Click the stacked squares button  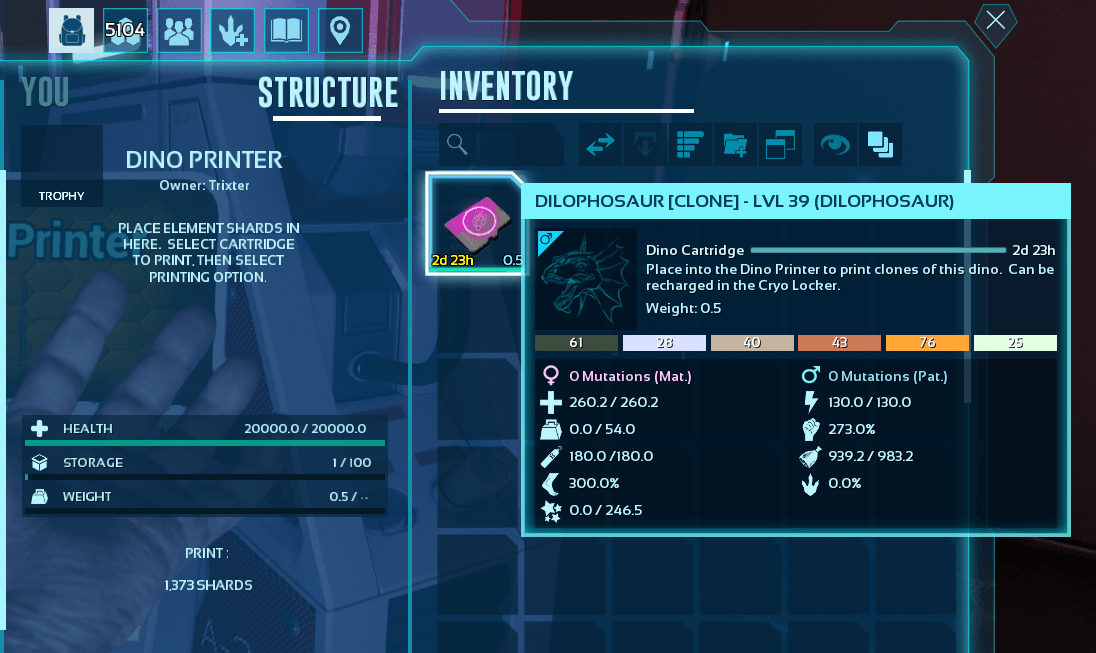point(880,144)
